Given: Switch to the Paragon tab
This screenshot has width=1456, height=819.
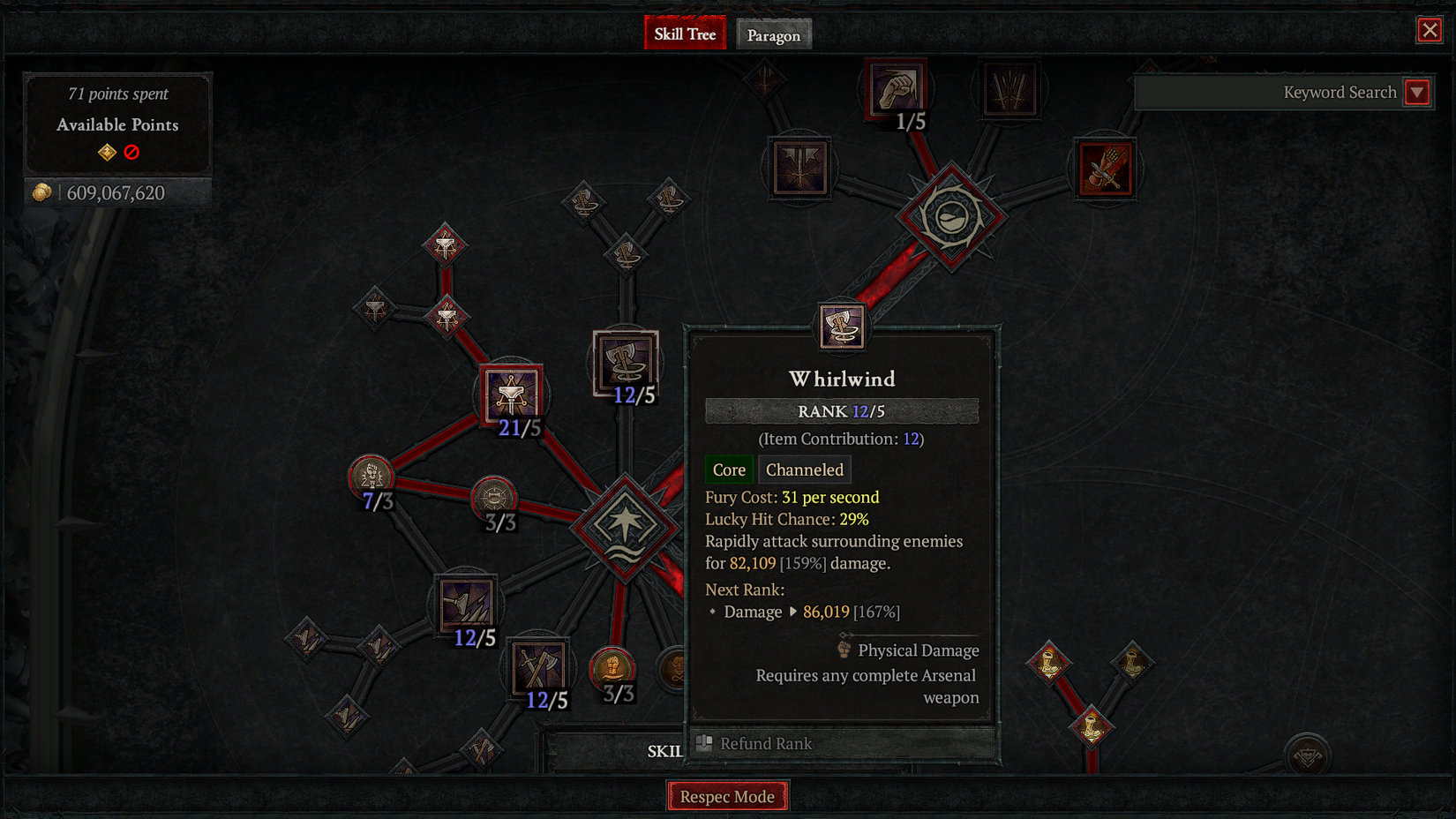Looking at the screenshot, I should [x=774, y=35].
